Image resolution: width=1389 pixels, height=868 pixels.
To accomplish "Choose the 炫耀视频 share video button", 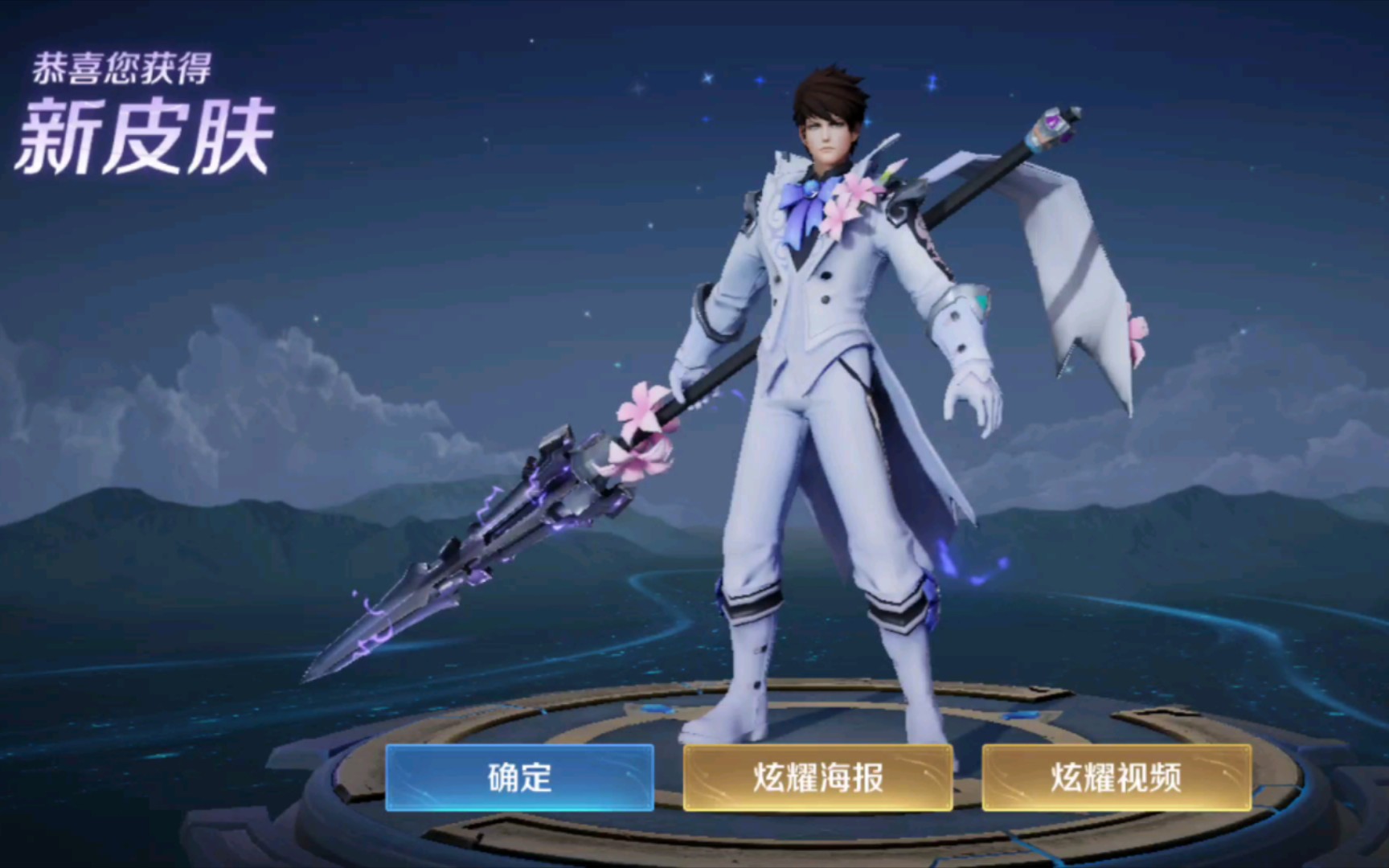I will pos(1117,777).
